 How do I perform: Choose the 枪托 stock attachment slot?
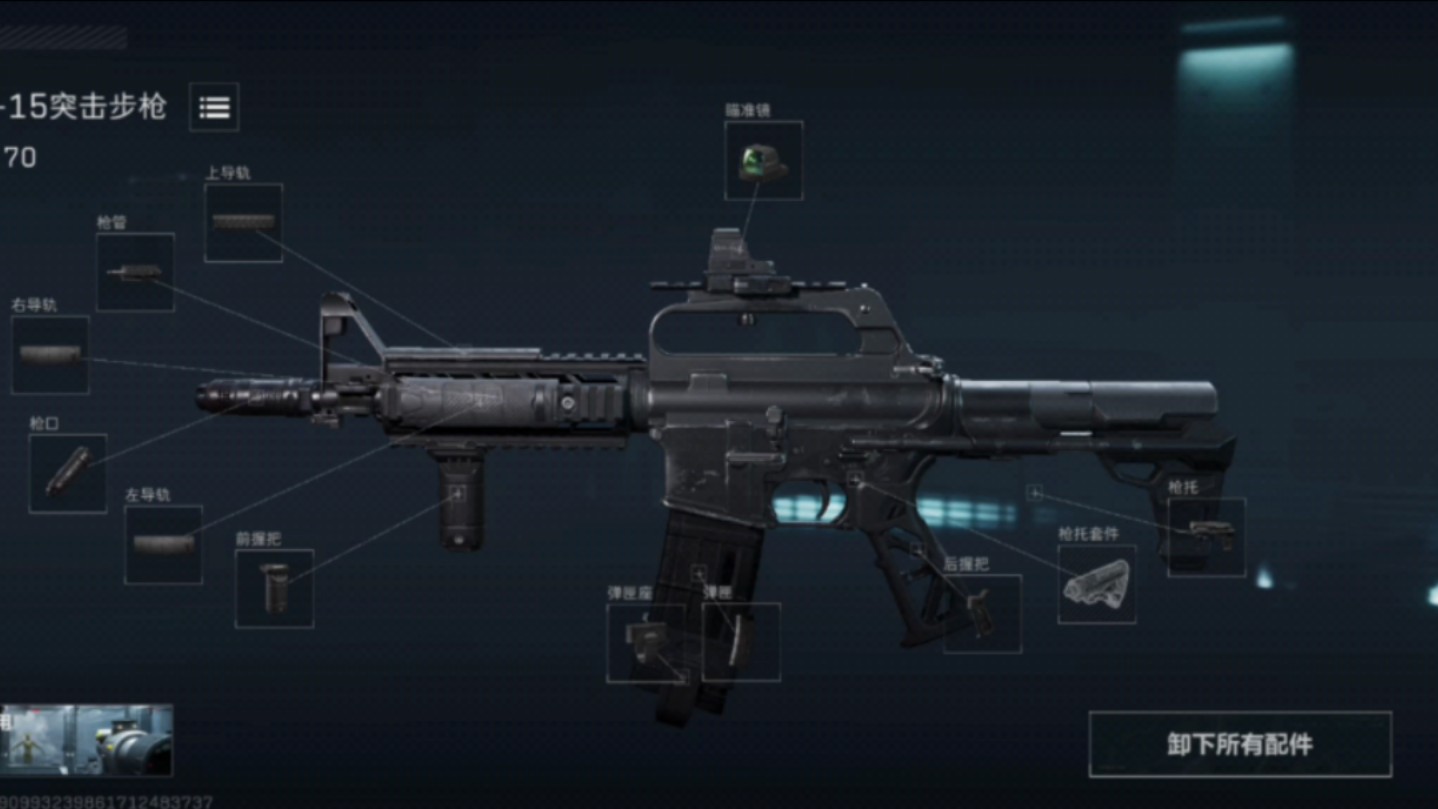click(1206, 537)
